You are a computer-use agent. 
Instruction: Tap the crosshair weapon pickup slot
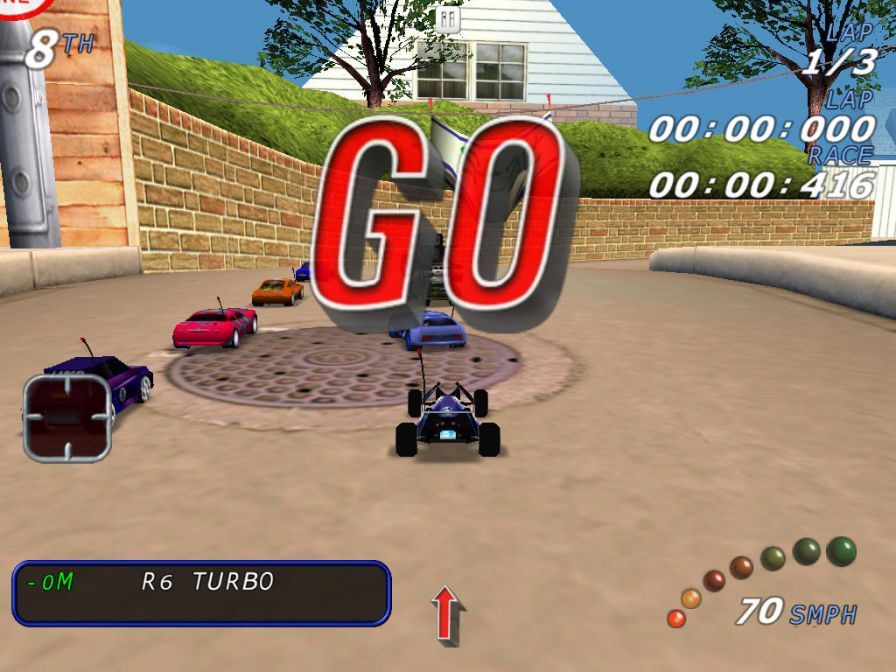click(x=67, y=417)
